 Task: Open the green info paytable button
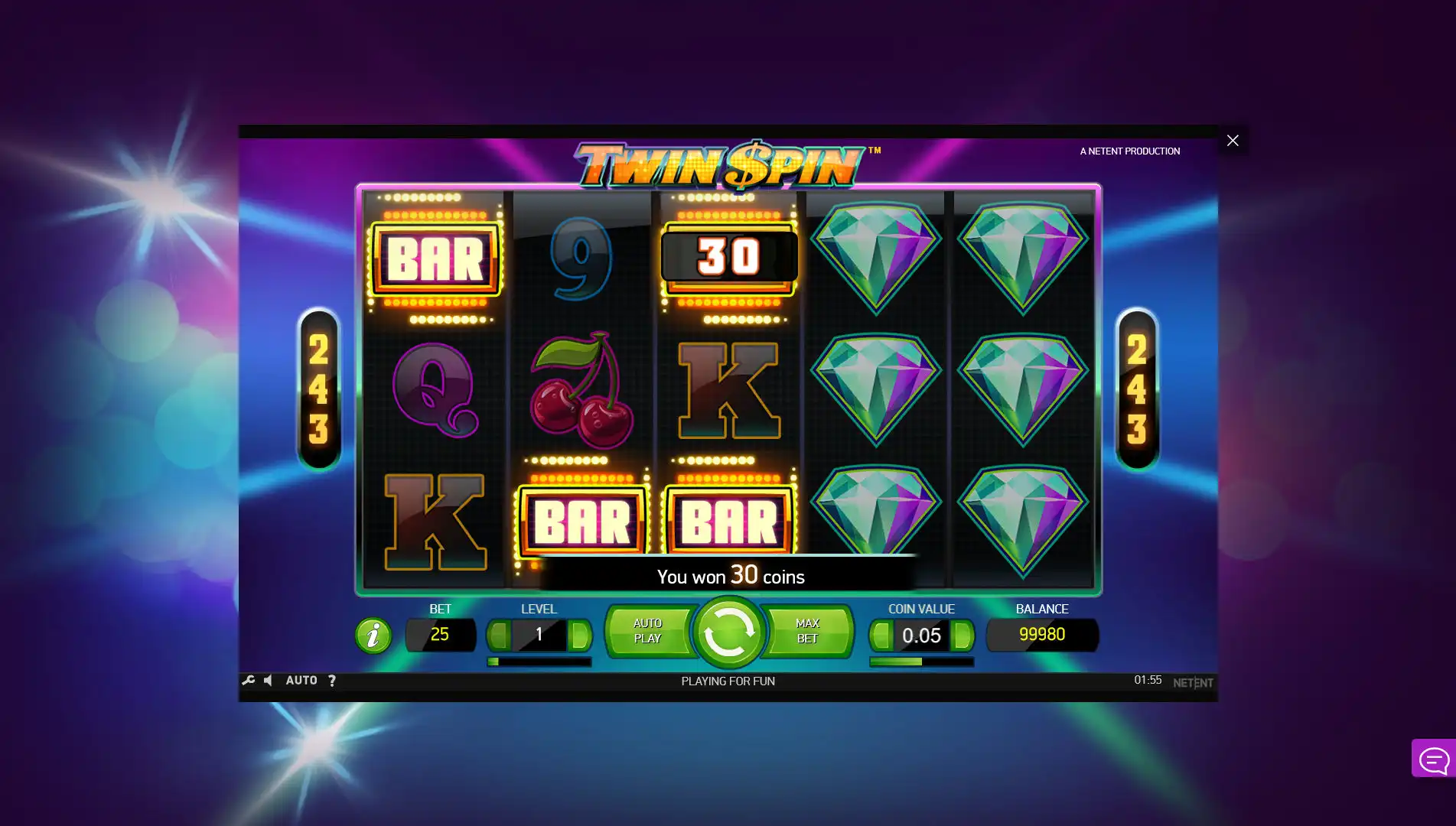[x=373, y=636]
